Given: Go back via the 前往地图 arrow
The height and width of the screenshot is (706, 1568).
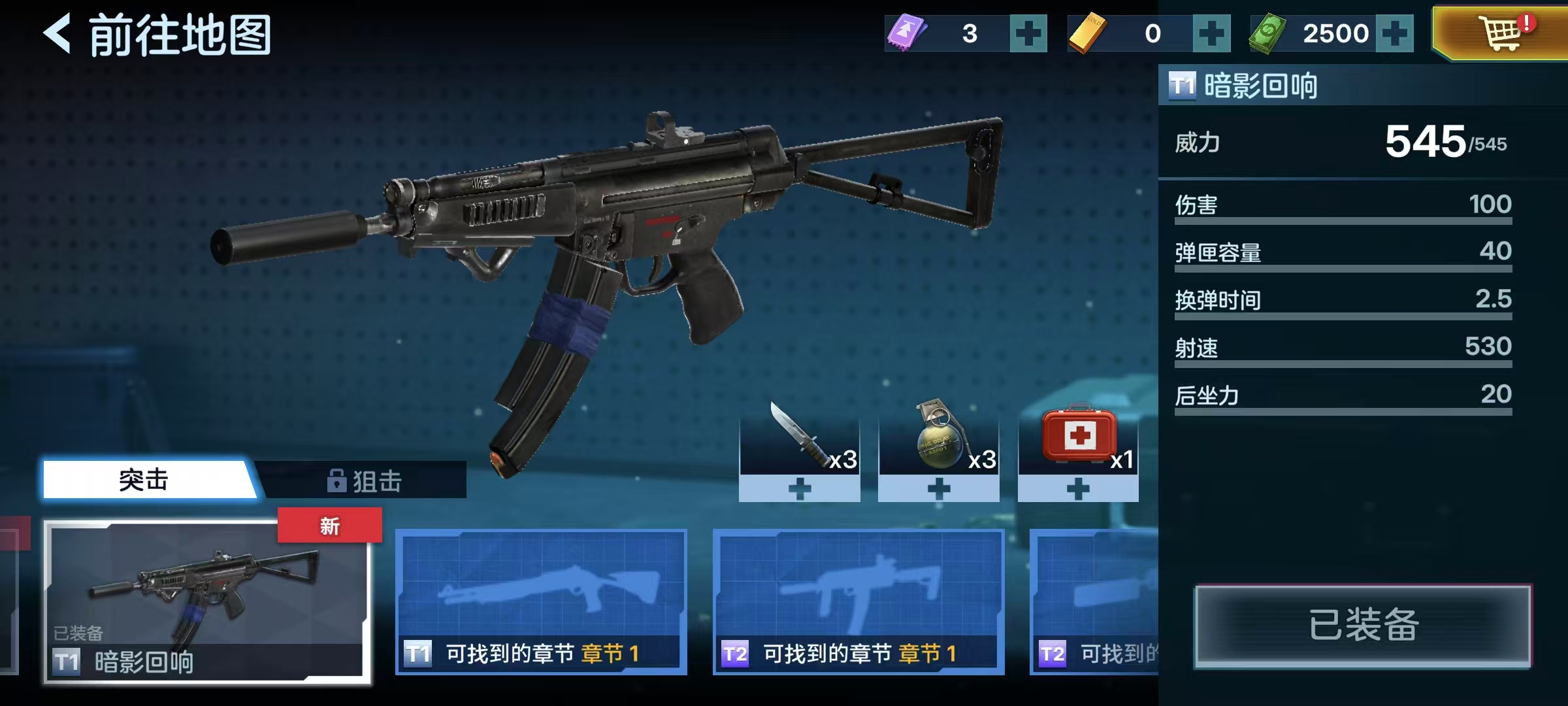Looking at the screenshot, I should pyautogui.click(x=57, y=34).
